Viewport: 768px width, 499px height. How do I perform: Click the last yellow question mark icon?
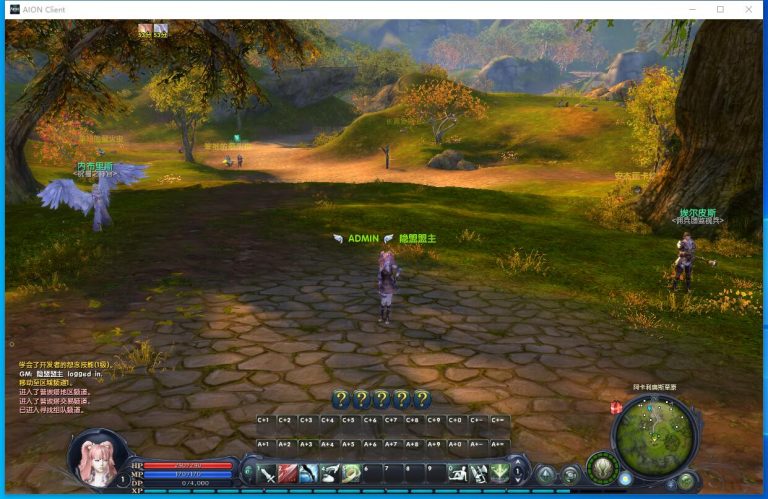[422, 399]
